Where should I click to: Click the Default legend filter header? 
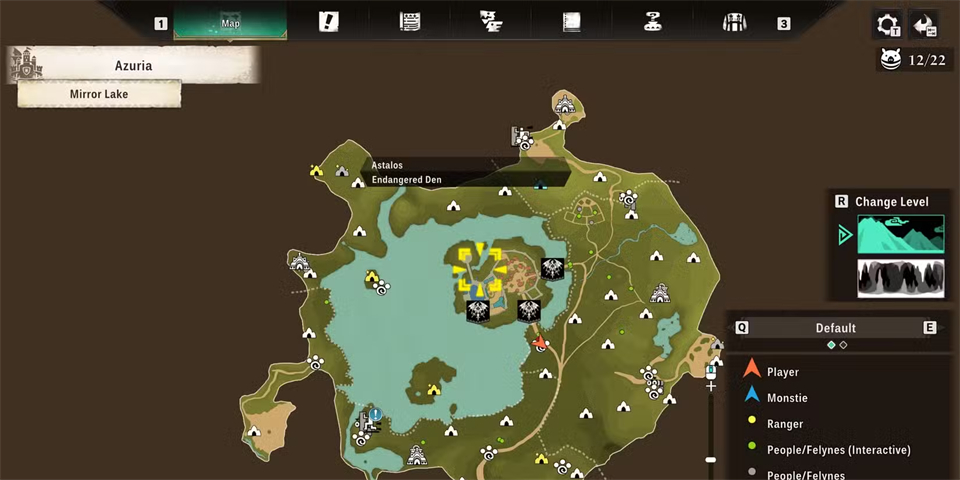tap(836, 328)
